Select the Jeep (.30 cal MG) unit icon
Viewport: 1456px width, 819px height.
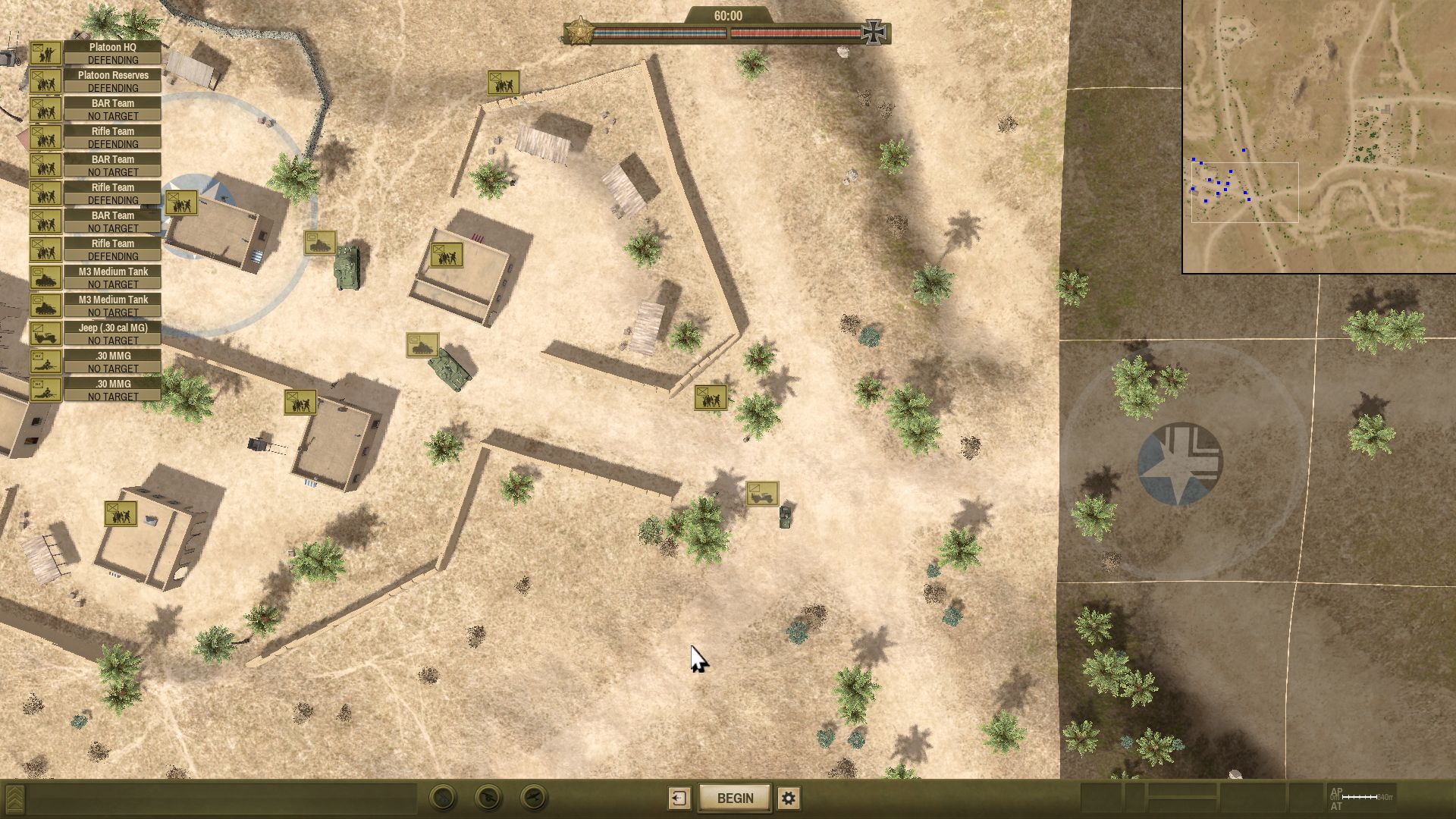coord(47,334)
